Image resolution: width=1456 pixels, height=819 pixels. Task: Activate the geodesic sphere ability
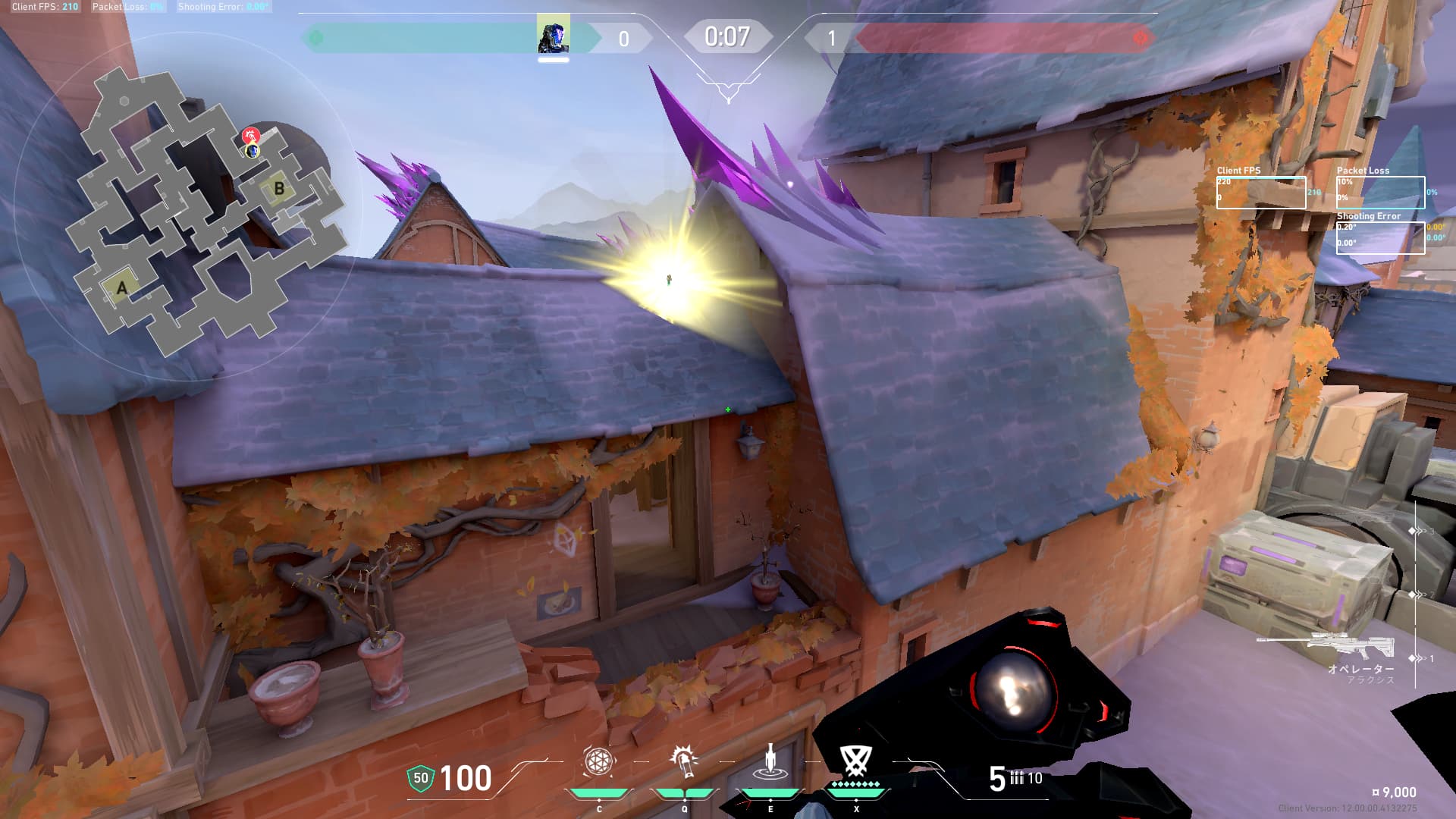(598, 761)
